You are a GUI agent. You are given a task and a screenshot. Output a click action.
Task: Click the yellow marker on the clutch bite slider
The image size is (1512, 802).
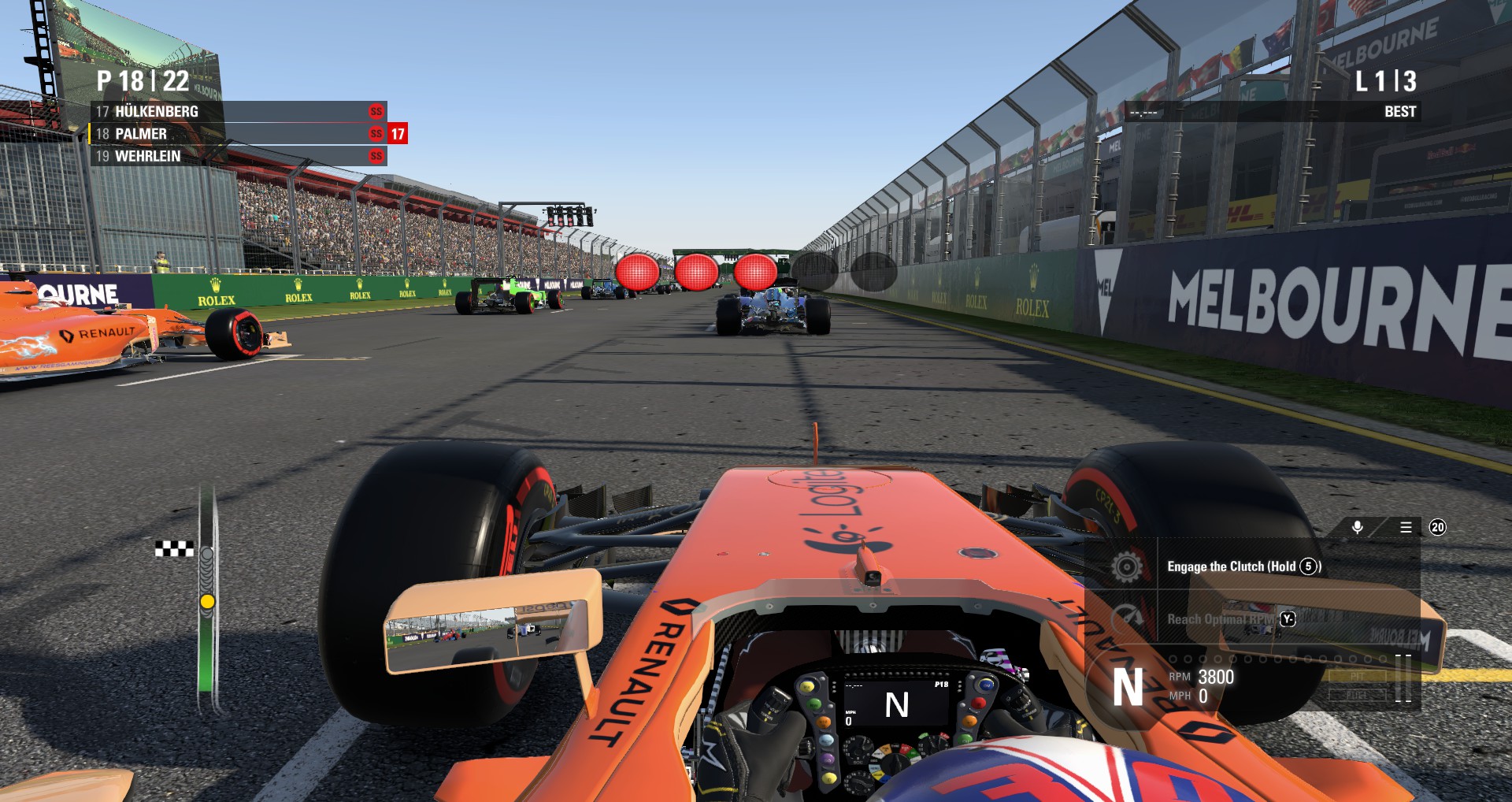[209, 602]
